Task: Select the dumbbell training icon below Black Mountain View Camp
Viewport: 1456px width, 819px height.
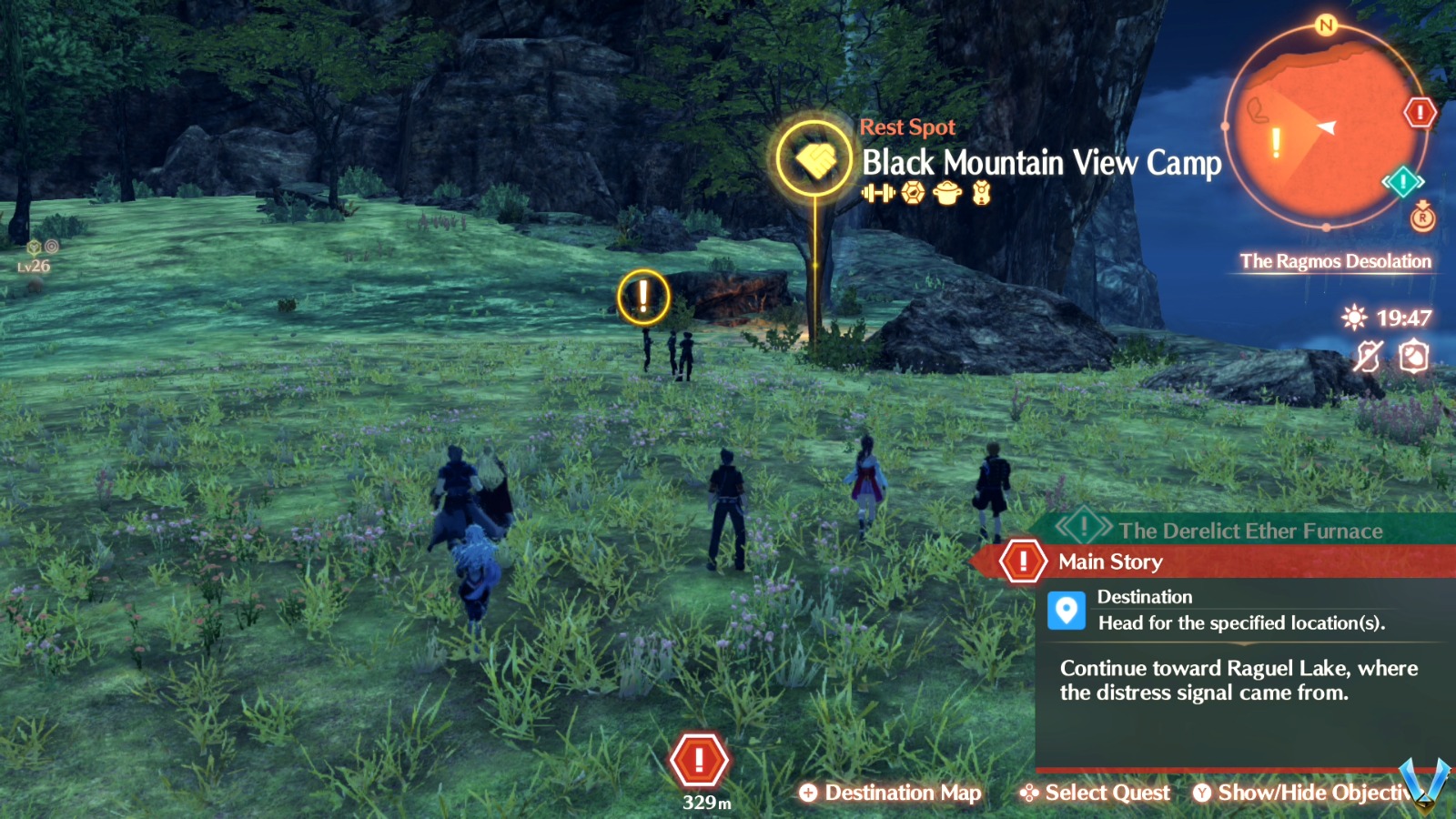Action: coord(879,193)
